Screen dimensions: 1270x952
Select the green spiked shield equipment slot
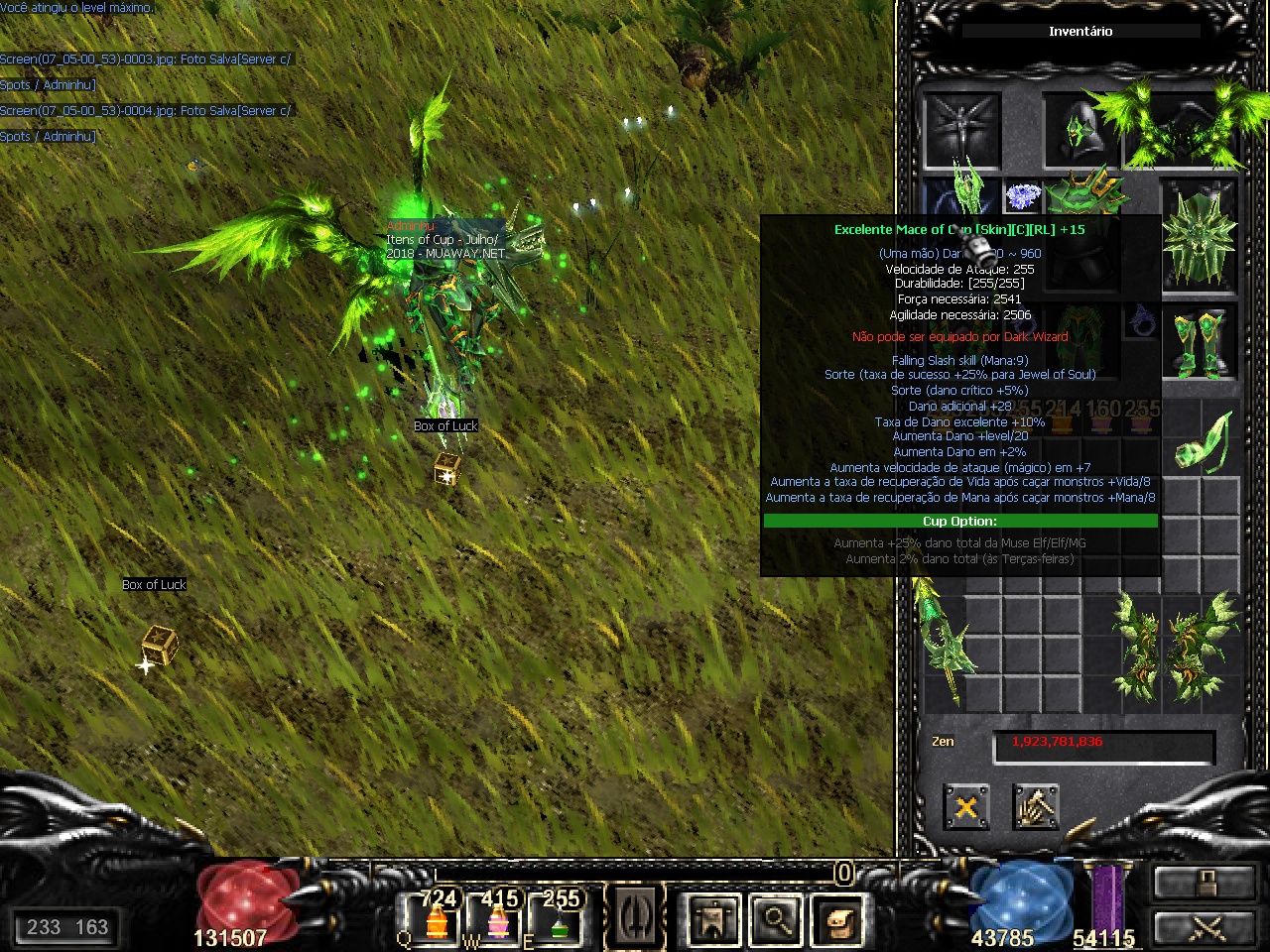(x=1200, y=238)
